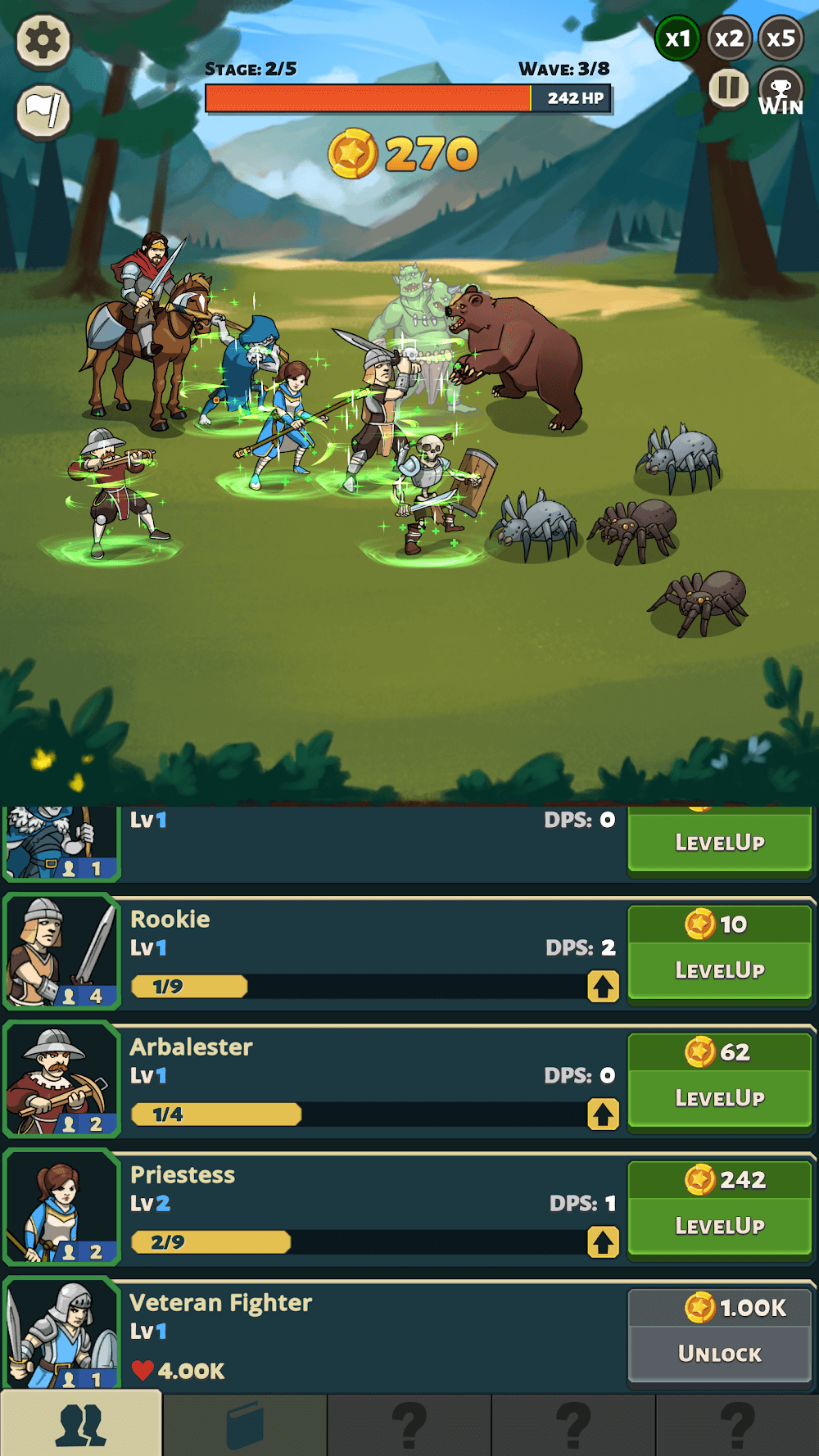Viewport: 819px width, 1456px height.
Task: Click the Priestess's yellow upgrade arrow
Action: point(603,1242)
